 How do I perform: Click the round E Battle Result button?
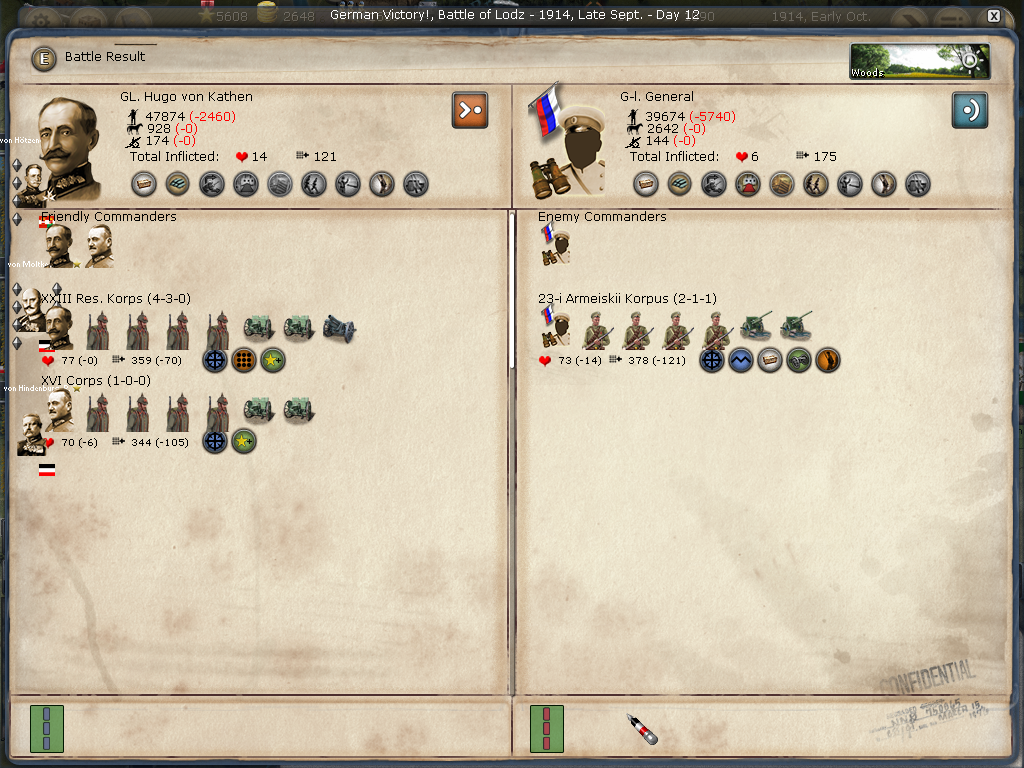[44, 58]
